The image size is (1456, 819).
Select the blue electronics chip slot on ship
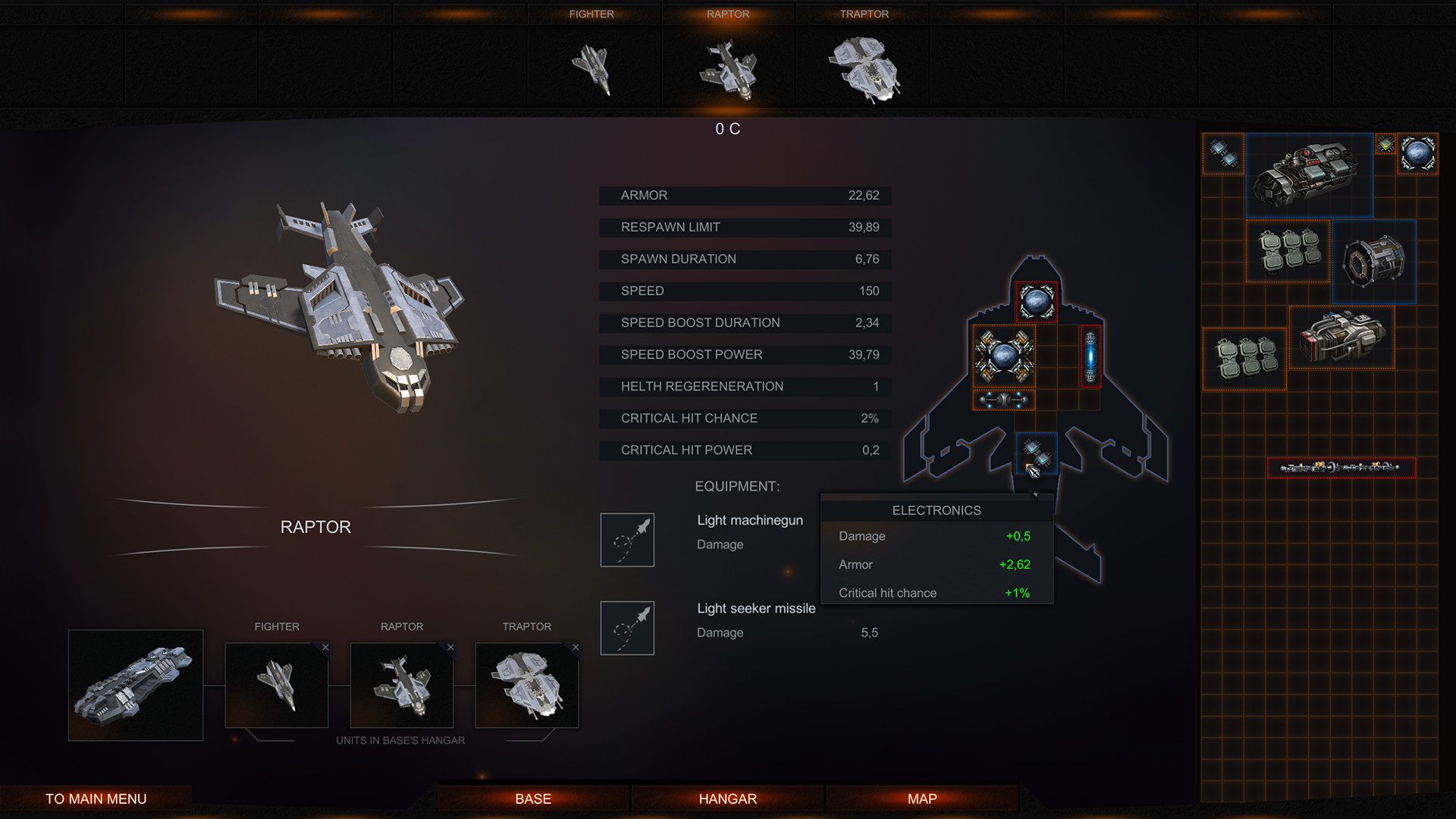pyautogui.click(x=1036, y=453)
